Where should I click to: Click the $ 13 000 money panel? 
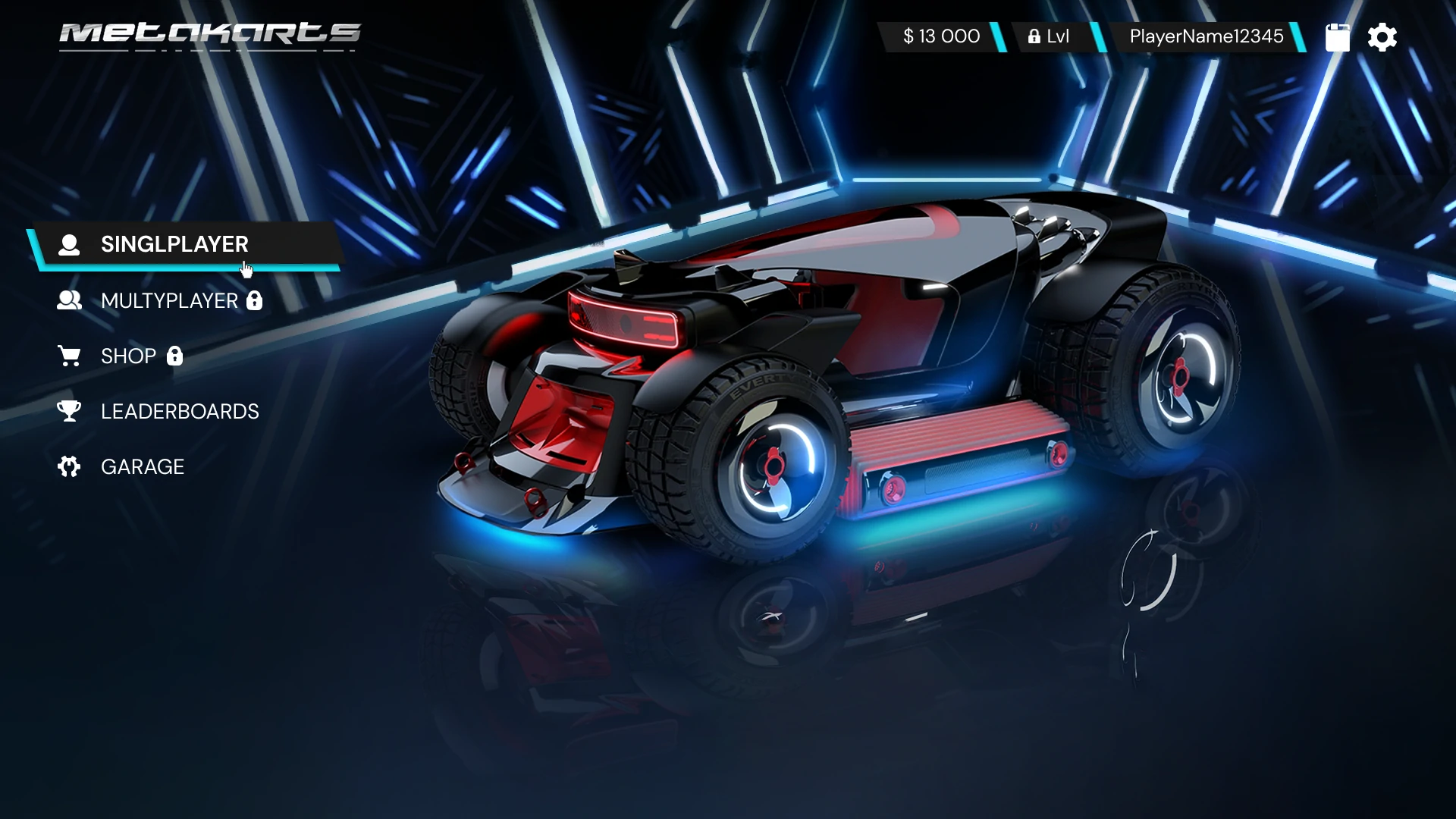point(941,36)
